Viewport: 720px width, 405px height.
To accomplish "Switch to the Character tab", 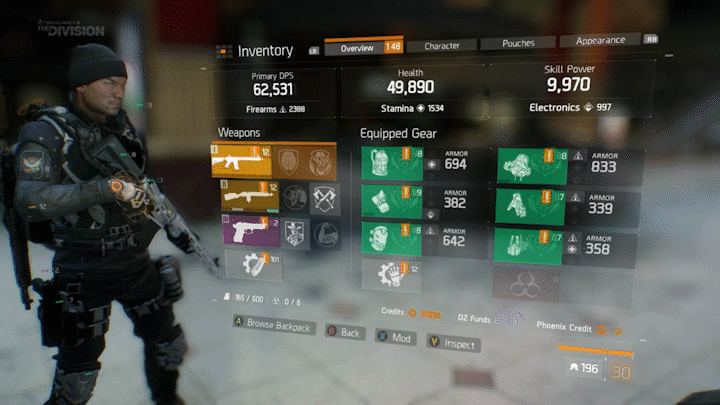I will tap(442, 46).
